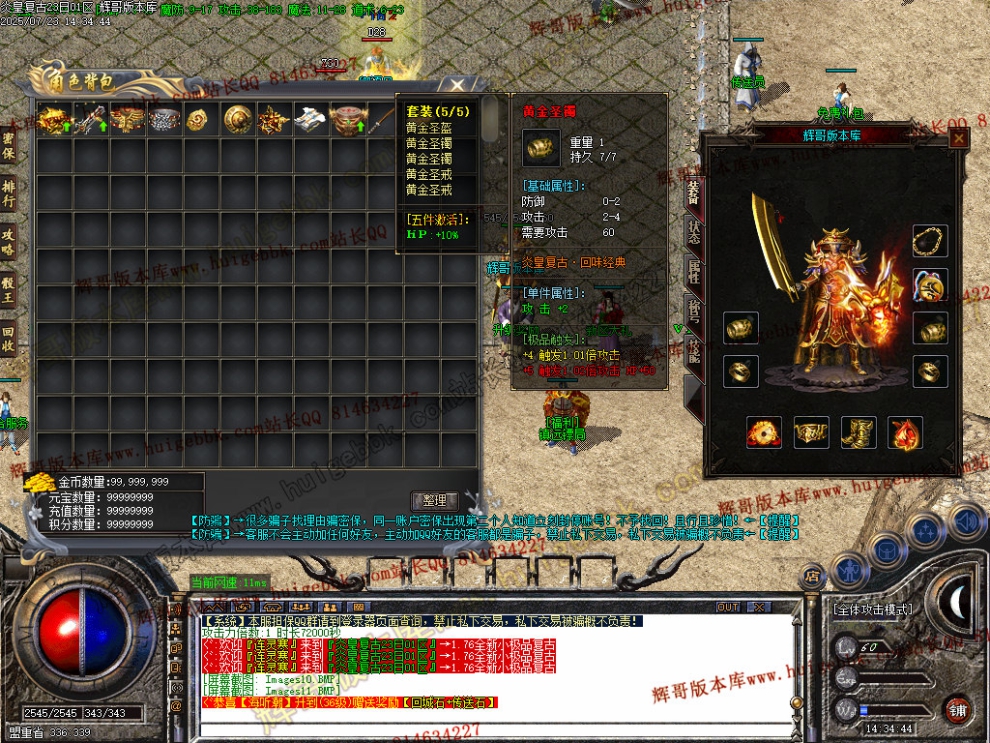Screen dimensions: 990x743
Task: Close the character bag window
Action: (457, 86)
